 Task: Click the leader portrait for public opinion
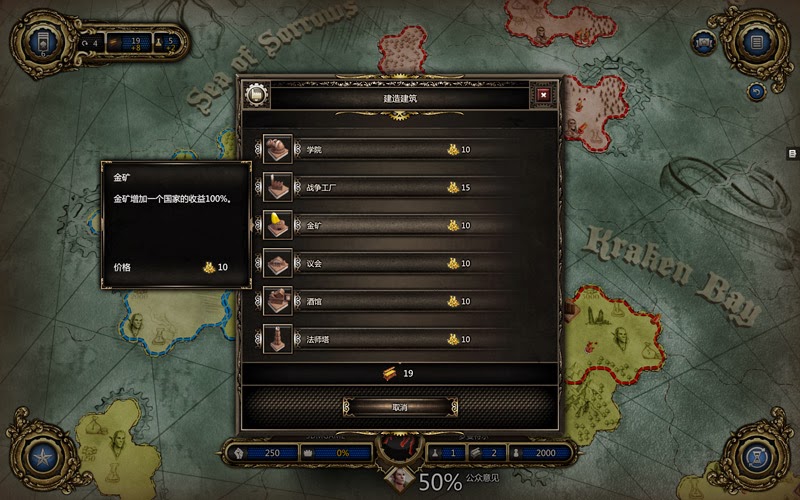tap(398, 481)
